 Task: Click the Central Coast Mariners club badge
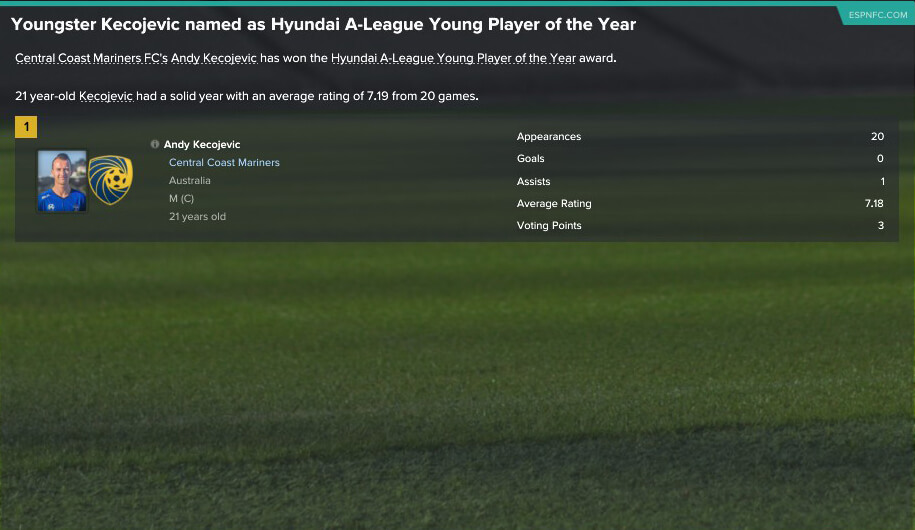click(x=110, y=181)
